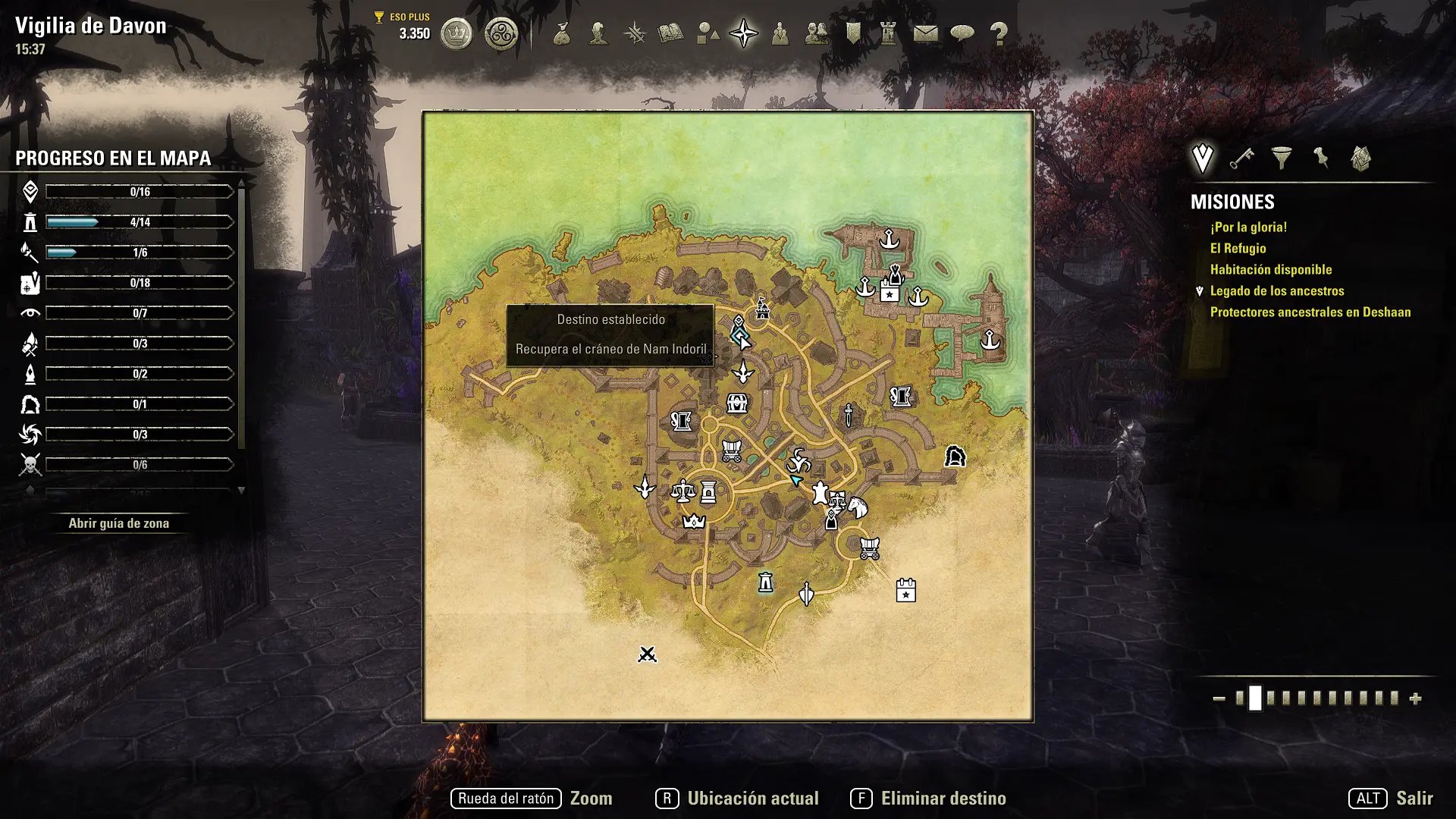Open the character silhouette menu icon

pyautogui.click(x=598, y=34)
